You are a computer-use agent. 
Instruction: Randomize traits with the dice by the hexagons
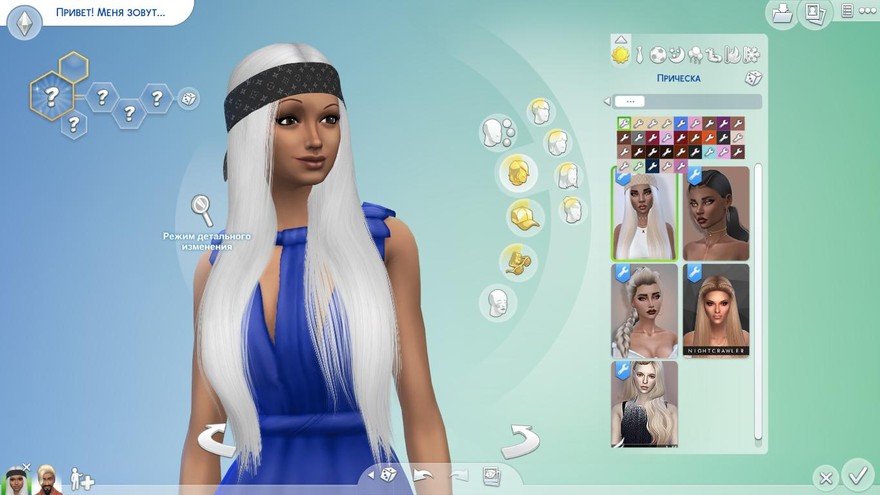pyautogui.click(x=188, y=98)
